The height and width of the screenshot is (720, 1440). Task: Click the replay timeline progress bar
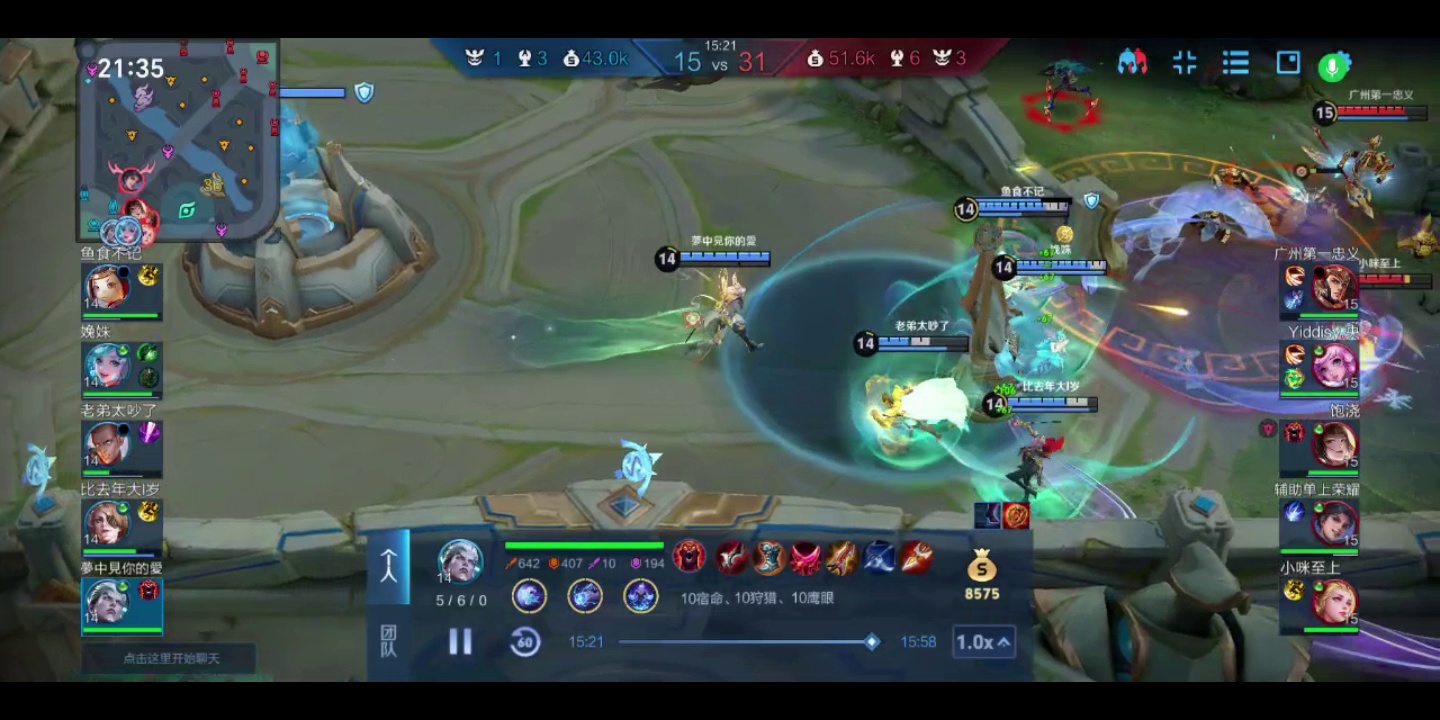745,642
